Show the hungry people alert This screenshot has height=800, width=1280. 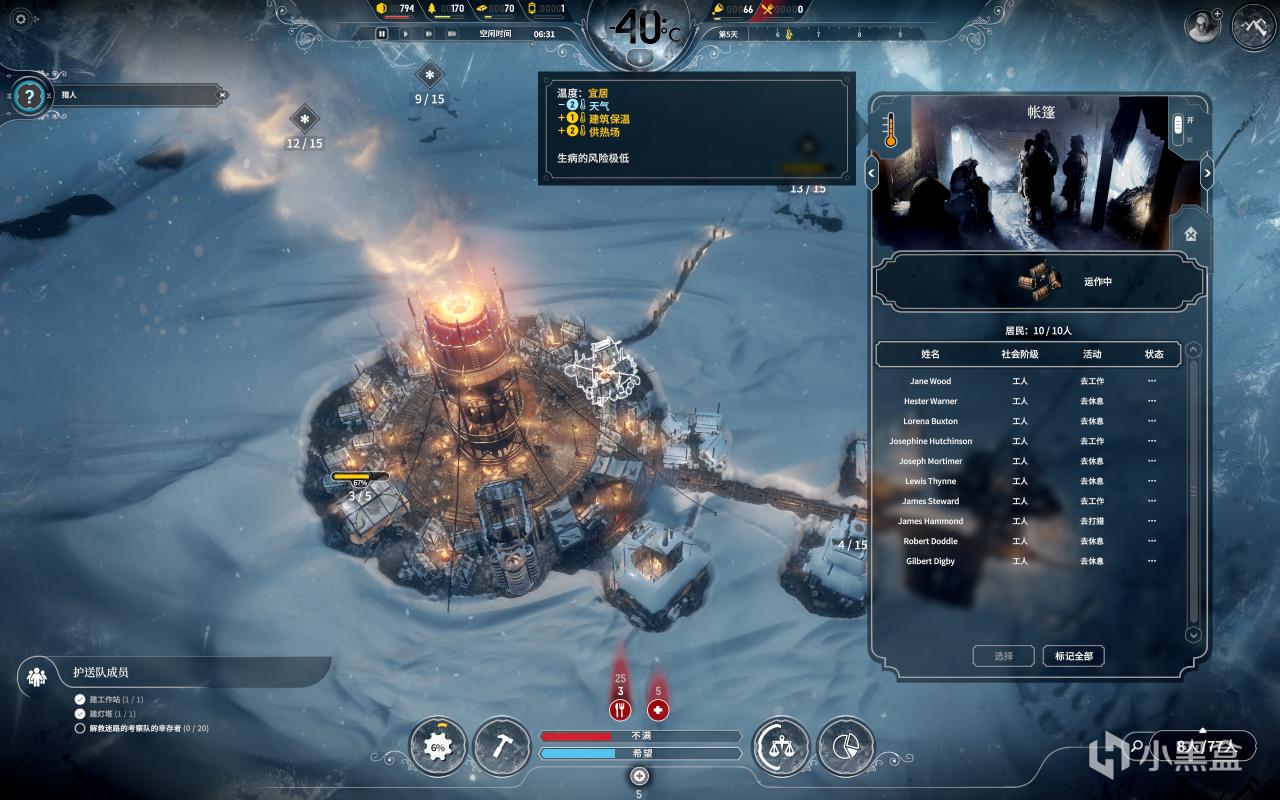pyautogui.click(x=620, y=710)
